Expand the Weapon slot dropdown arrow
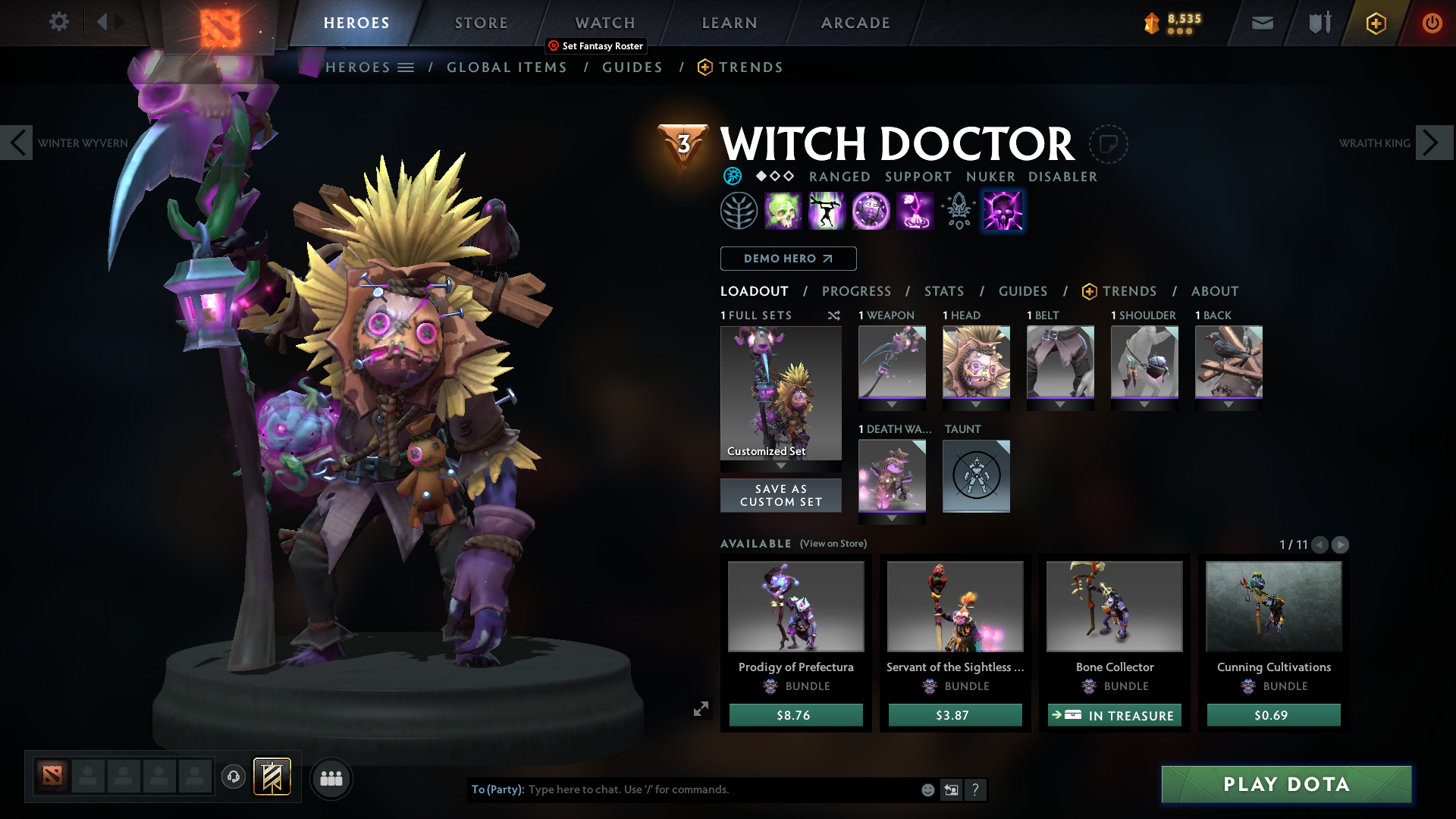1456x819 pixels. [892, 404]
